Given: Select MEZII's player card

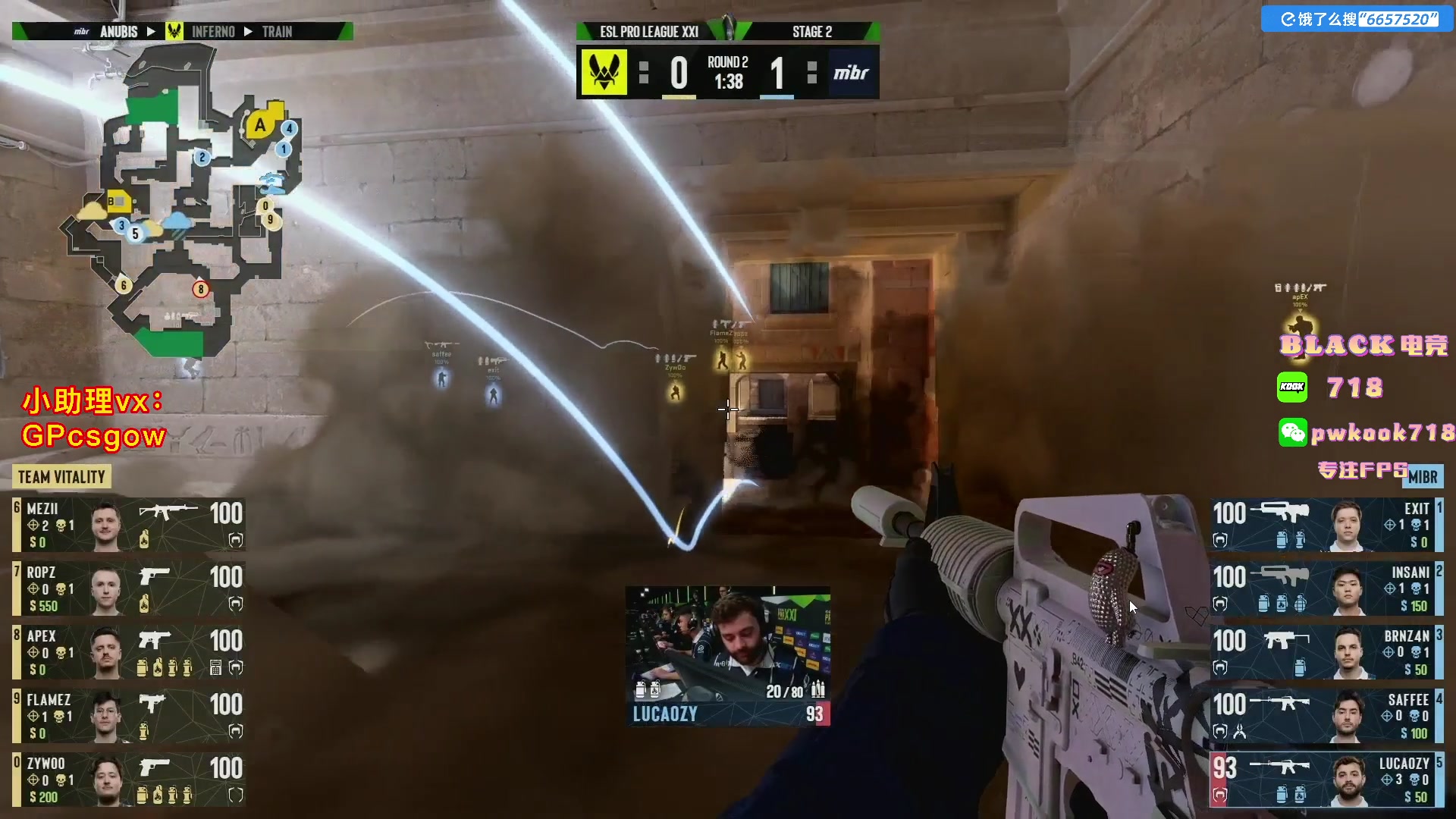Looking at the screenshot, I should [x=129, y=525].
